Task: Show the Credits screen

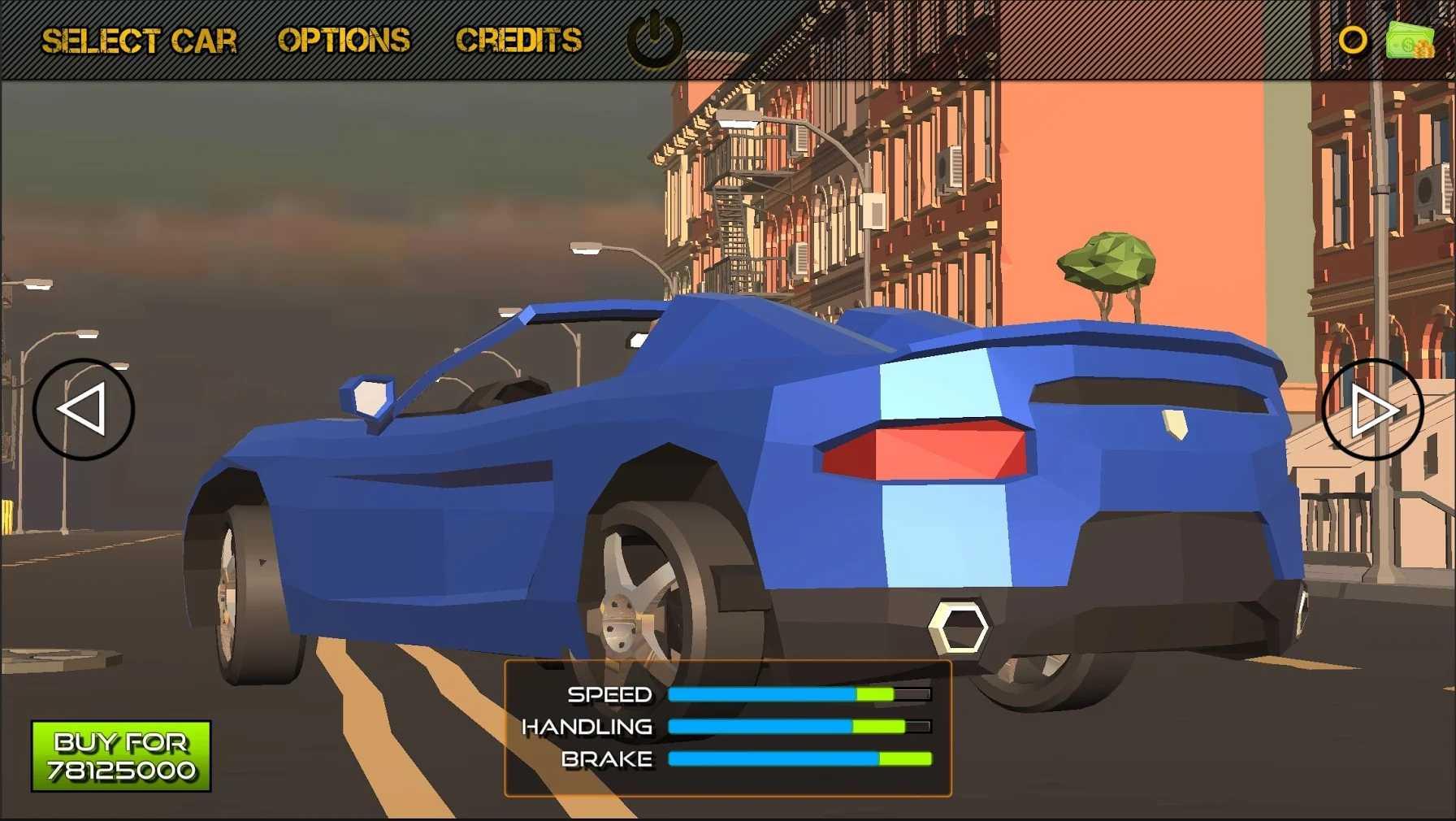Action: click(518, 41)
